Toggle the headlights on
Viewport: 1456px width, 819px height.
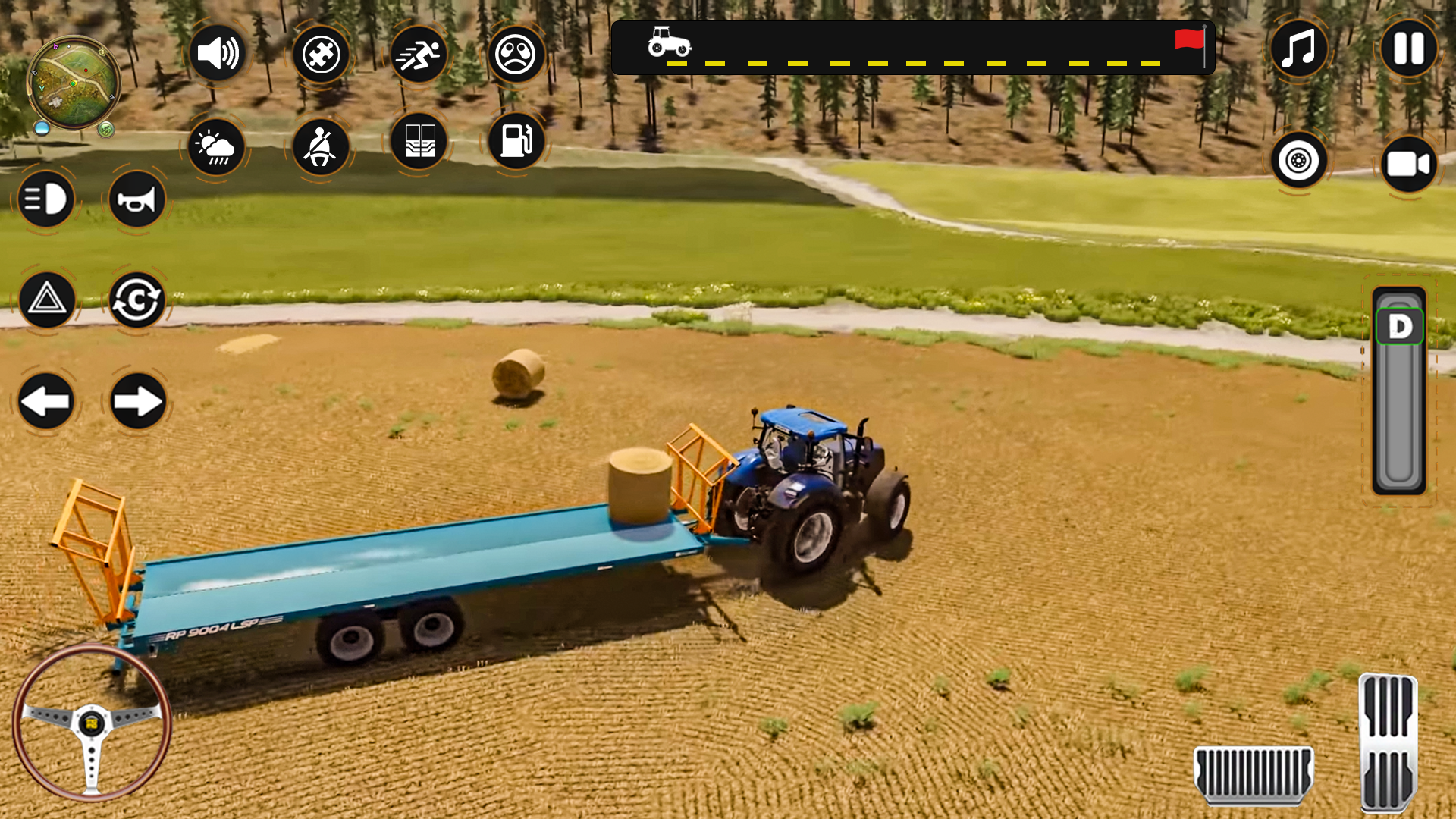(47, 199)
